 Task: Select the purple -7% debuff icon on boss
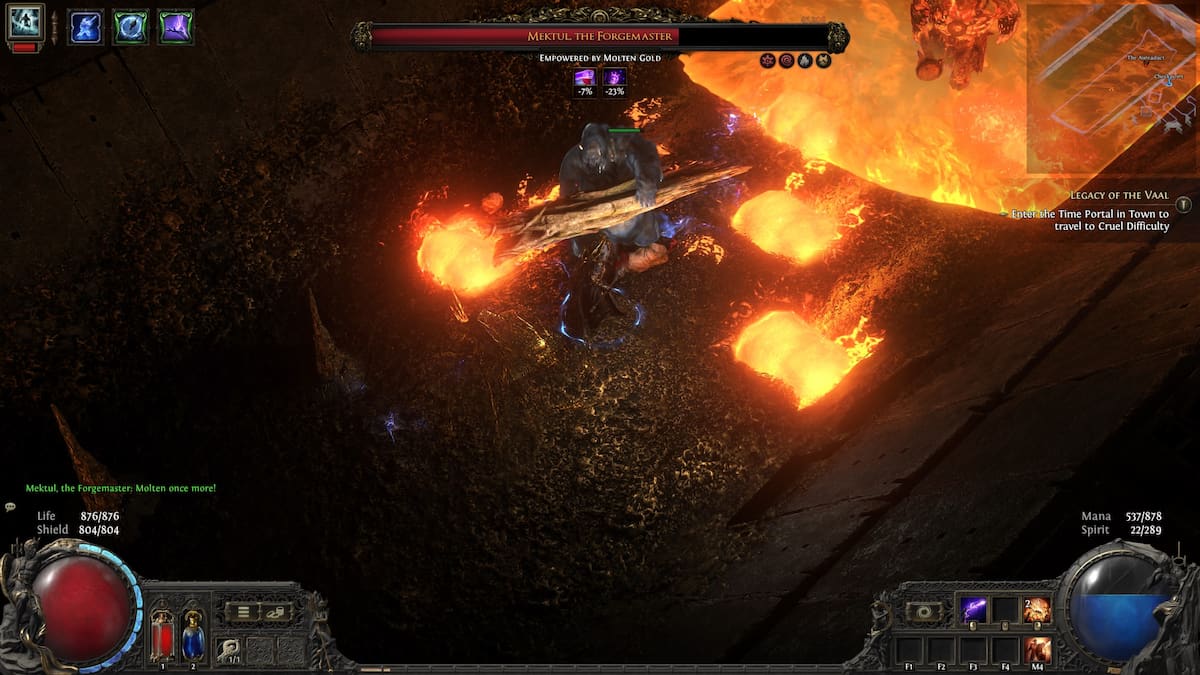tap(584, 78)
